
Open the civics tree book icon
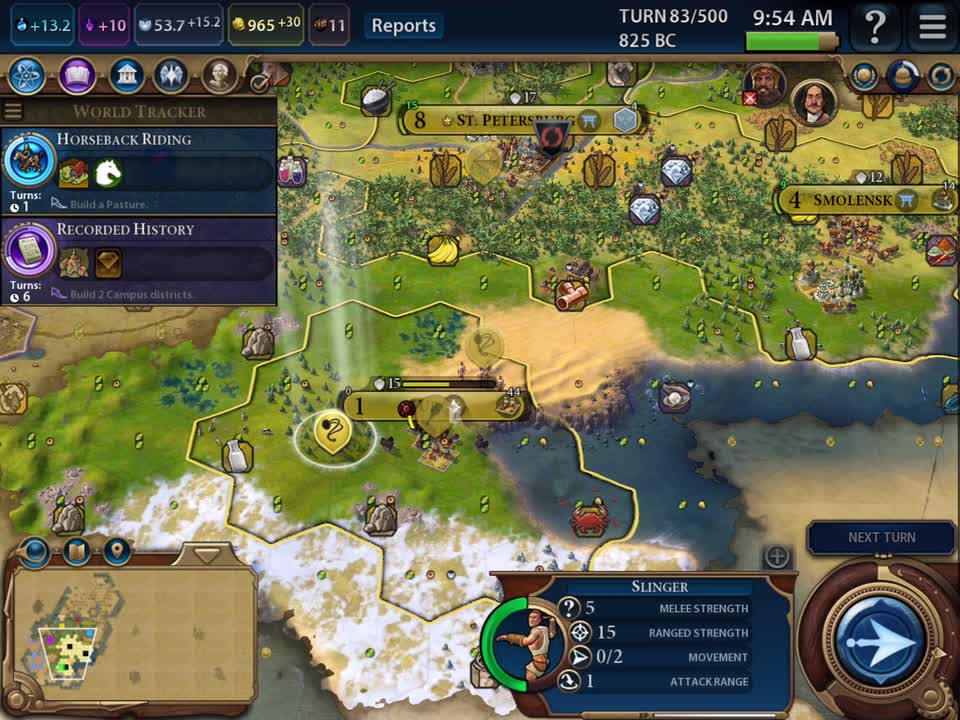click(x=77, y=75)
